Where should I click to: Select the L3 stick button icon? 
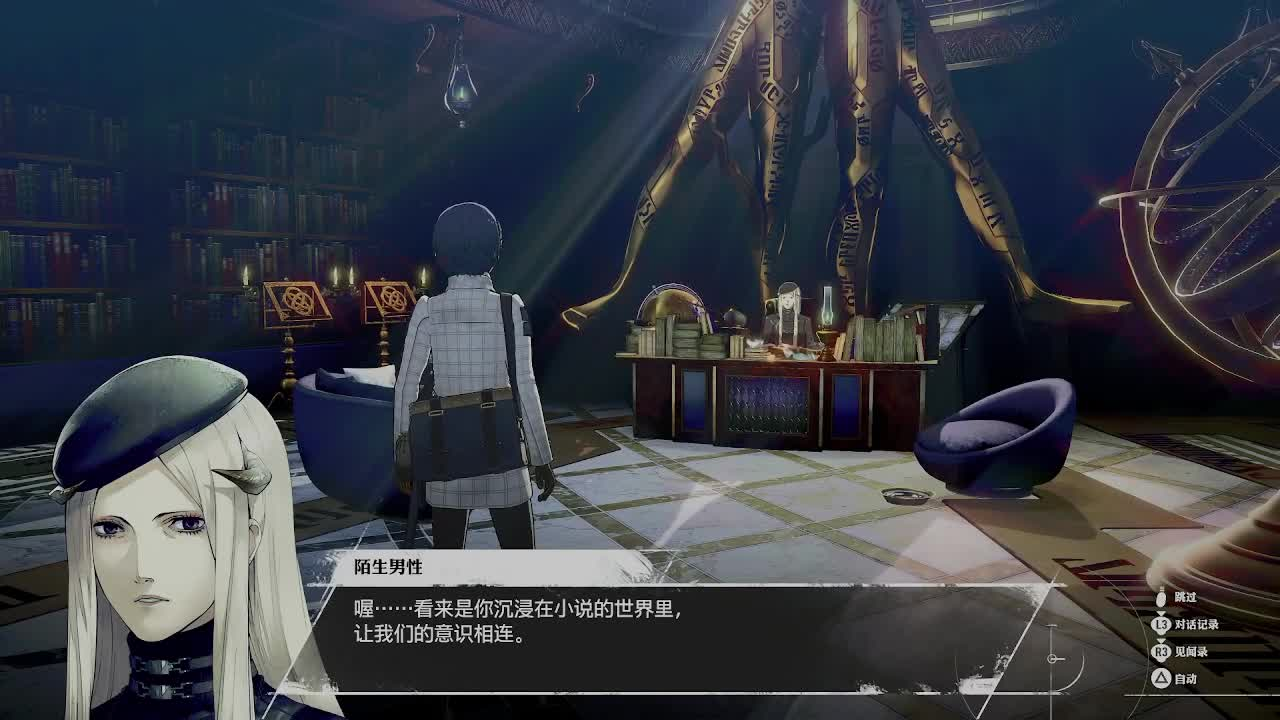pyautogui.click(x=1161, y=624)
